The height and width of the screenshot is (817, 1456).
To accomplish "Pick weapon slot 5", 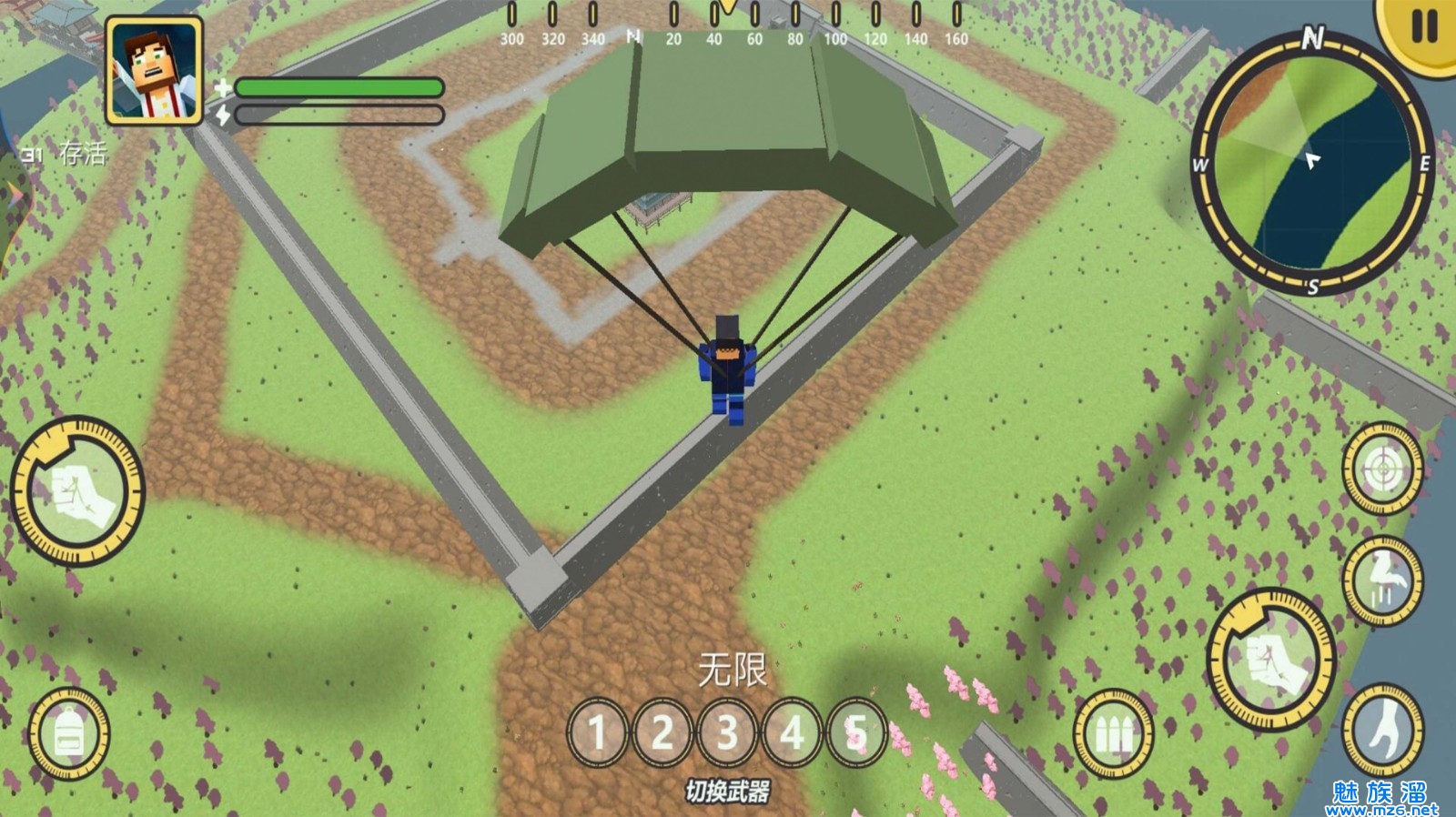I will point(855,732).
